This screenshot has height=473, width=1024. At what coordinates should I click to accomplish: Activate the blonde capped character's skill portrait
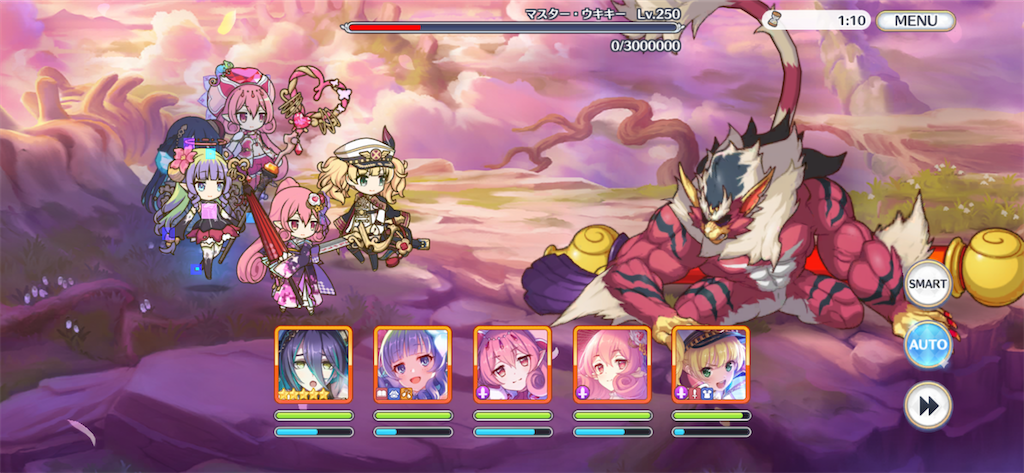[x=710, y=365]
